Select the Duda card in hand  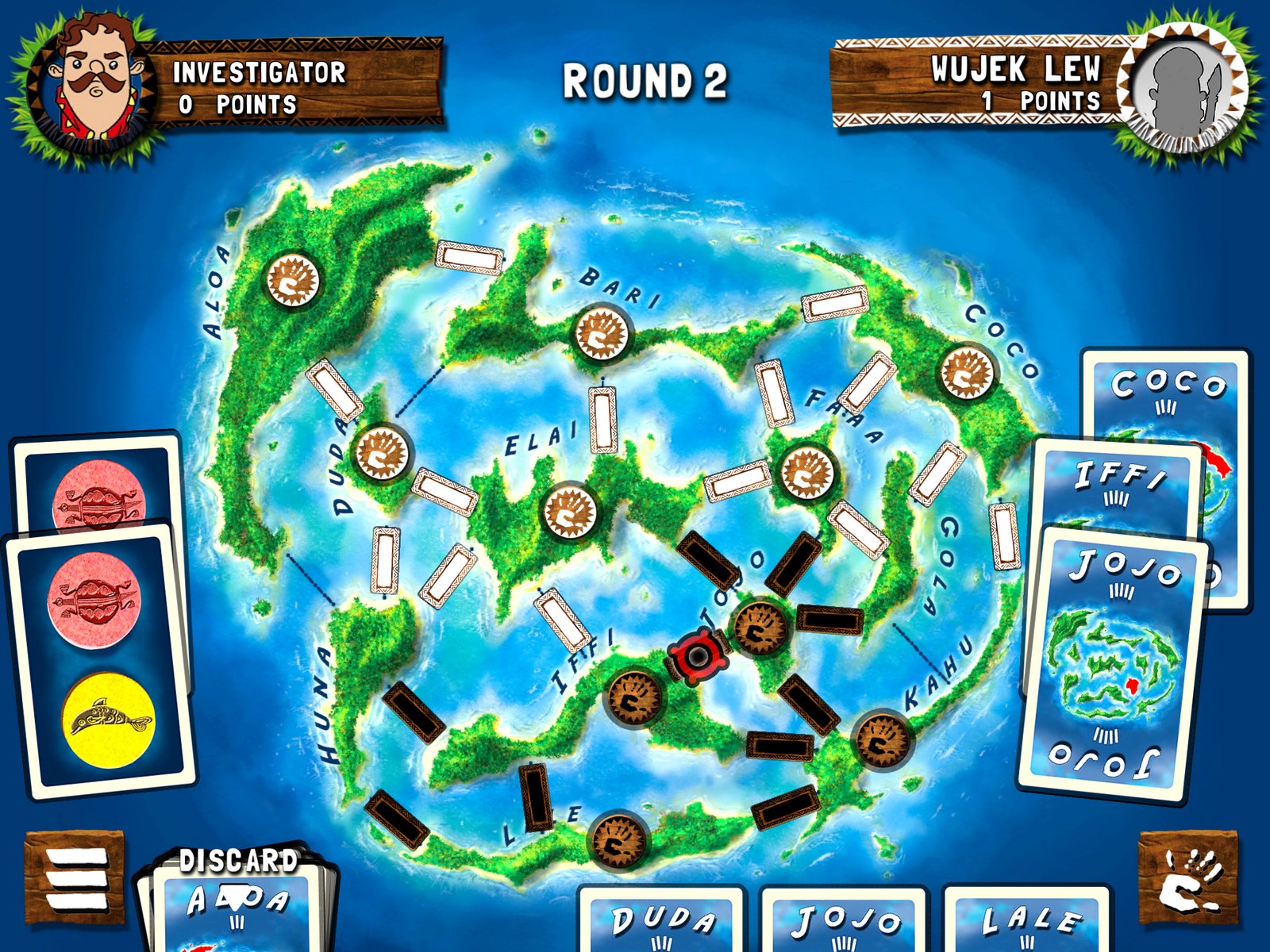click(662, 920)
